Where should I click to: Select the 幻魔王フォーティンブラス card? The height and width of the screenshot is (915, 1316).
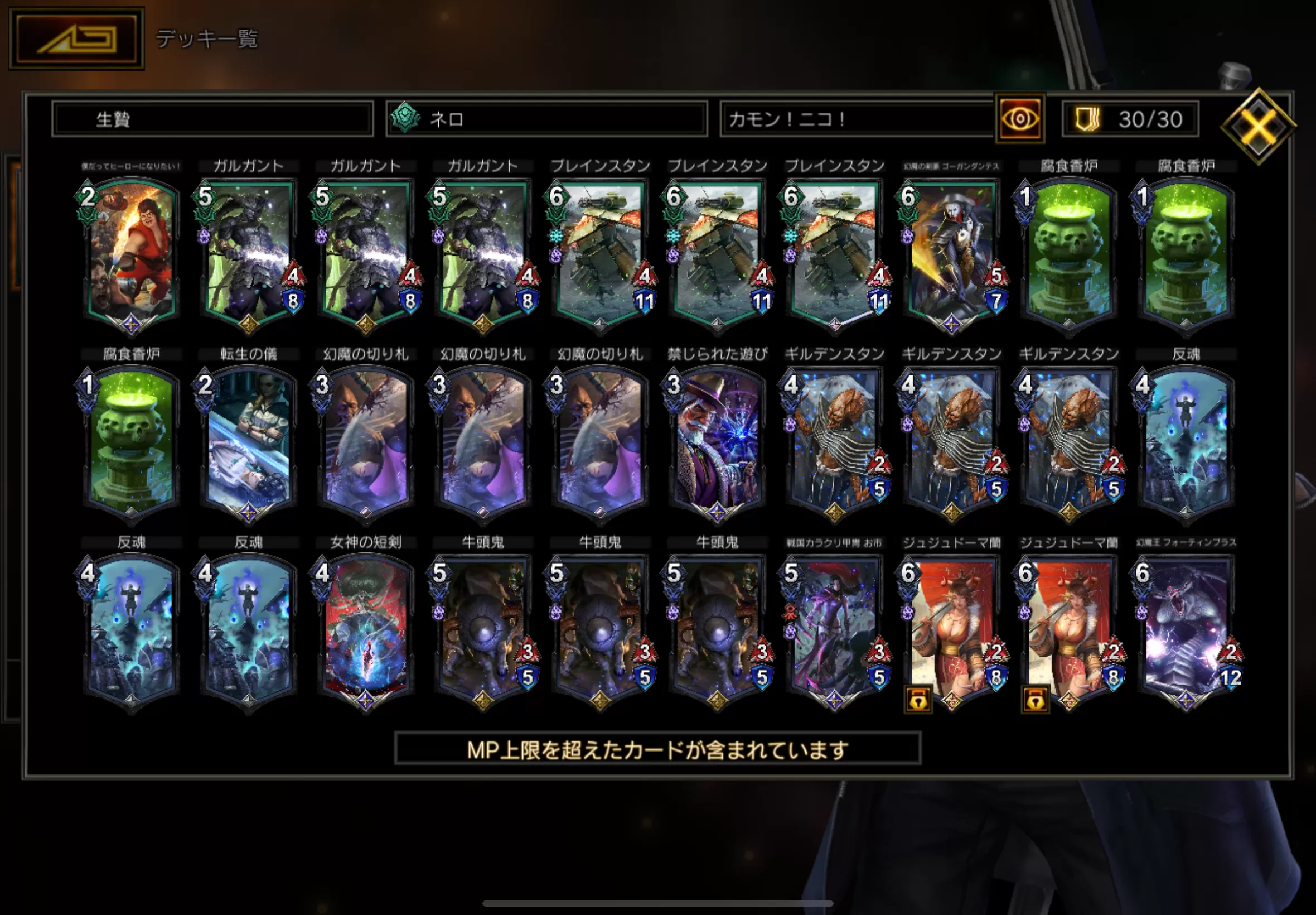click(x=1186, y=631)
